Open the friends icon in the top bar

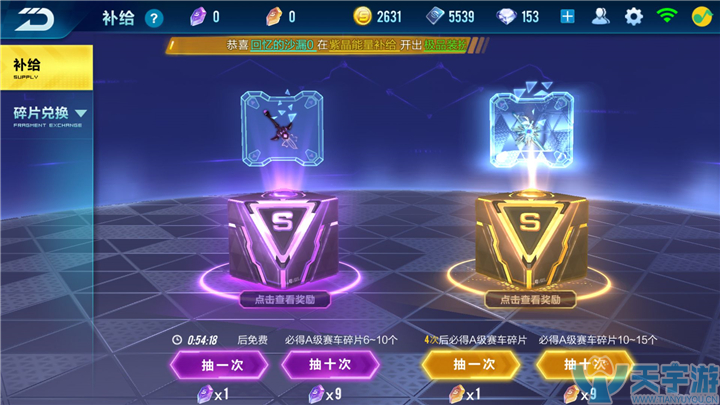600,16
